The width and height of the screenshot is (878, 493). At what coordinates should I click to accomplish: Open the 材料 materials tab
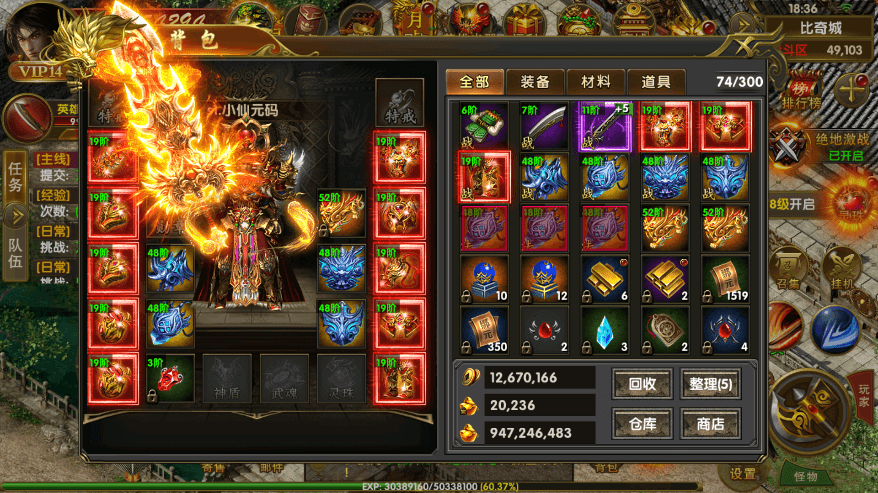click(596, 82)
